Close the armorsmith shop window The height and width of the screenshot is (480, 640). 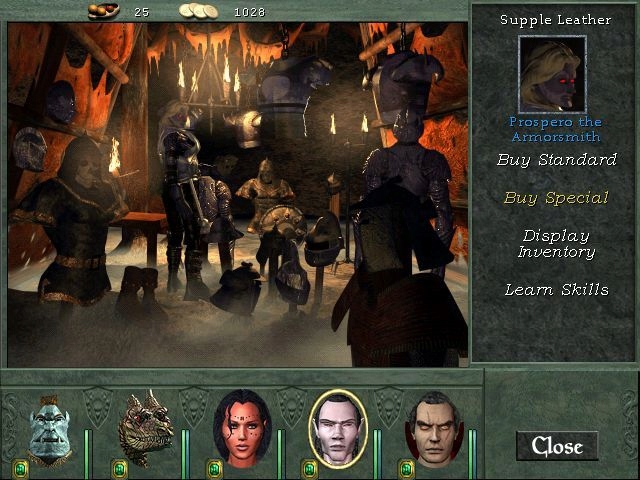click(557, 446)
